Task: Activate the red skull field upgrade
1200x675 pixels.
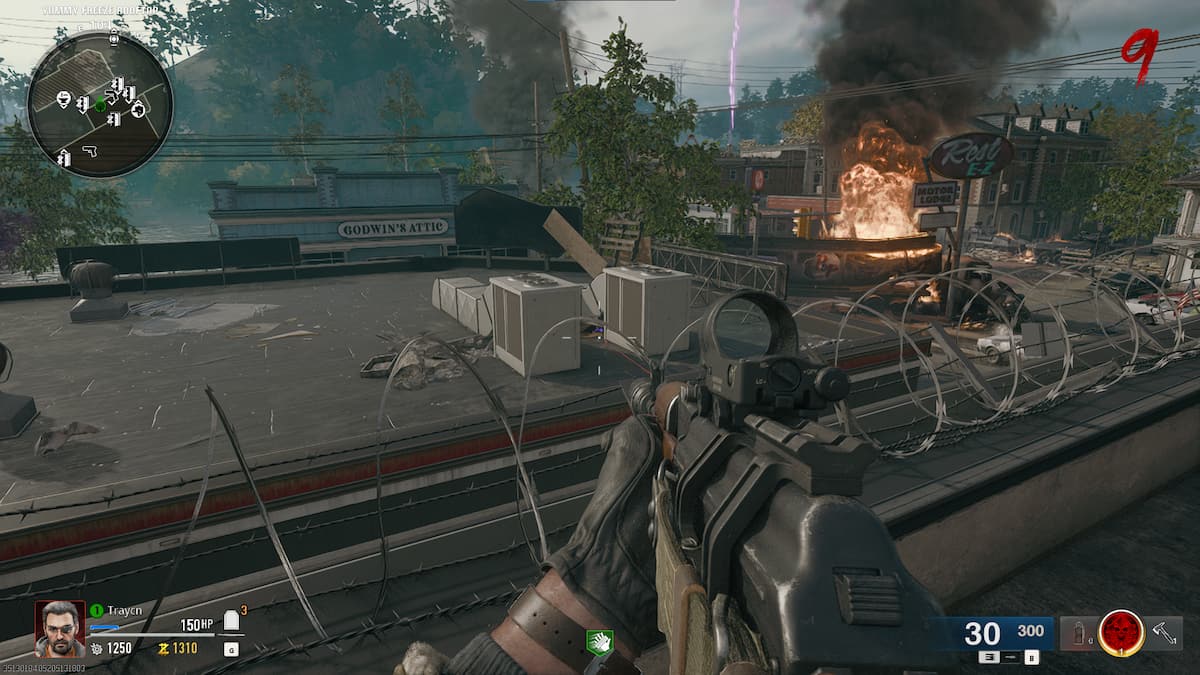Action: tap(1121, 632)
